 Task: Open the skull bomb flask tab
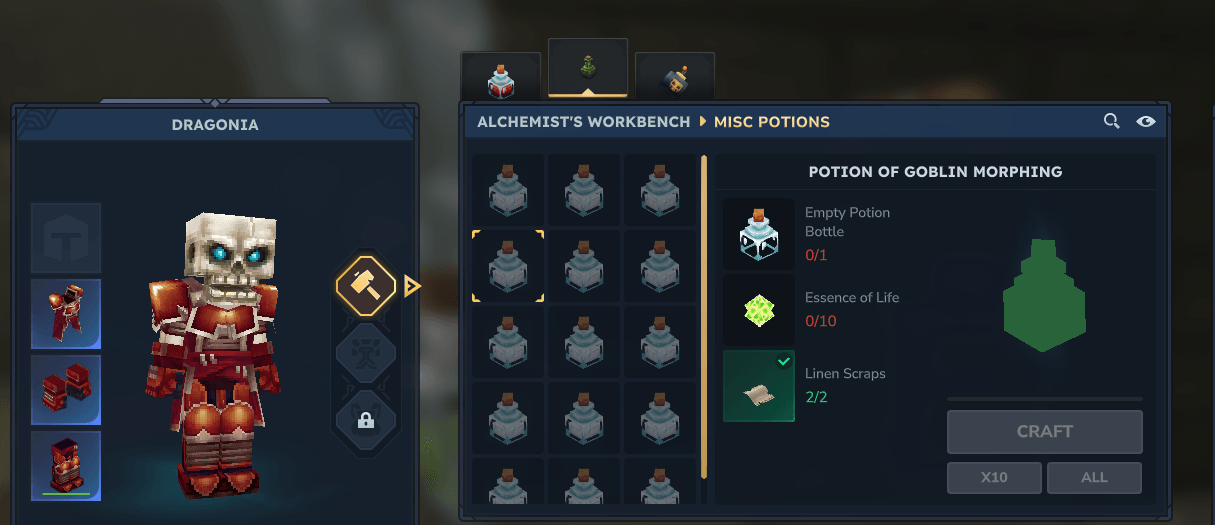tap(675, 78)
